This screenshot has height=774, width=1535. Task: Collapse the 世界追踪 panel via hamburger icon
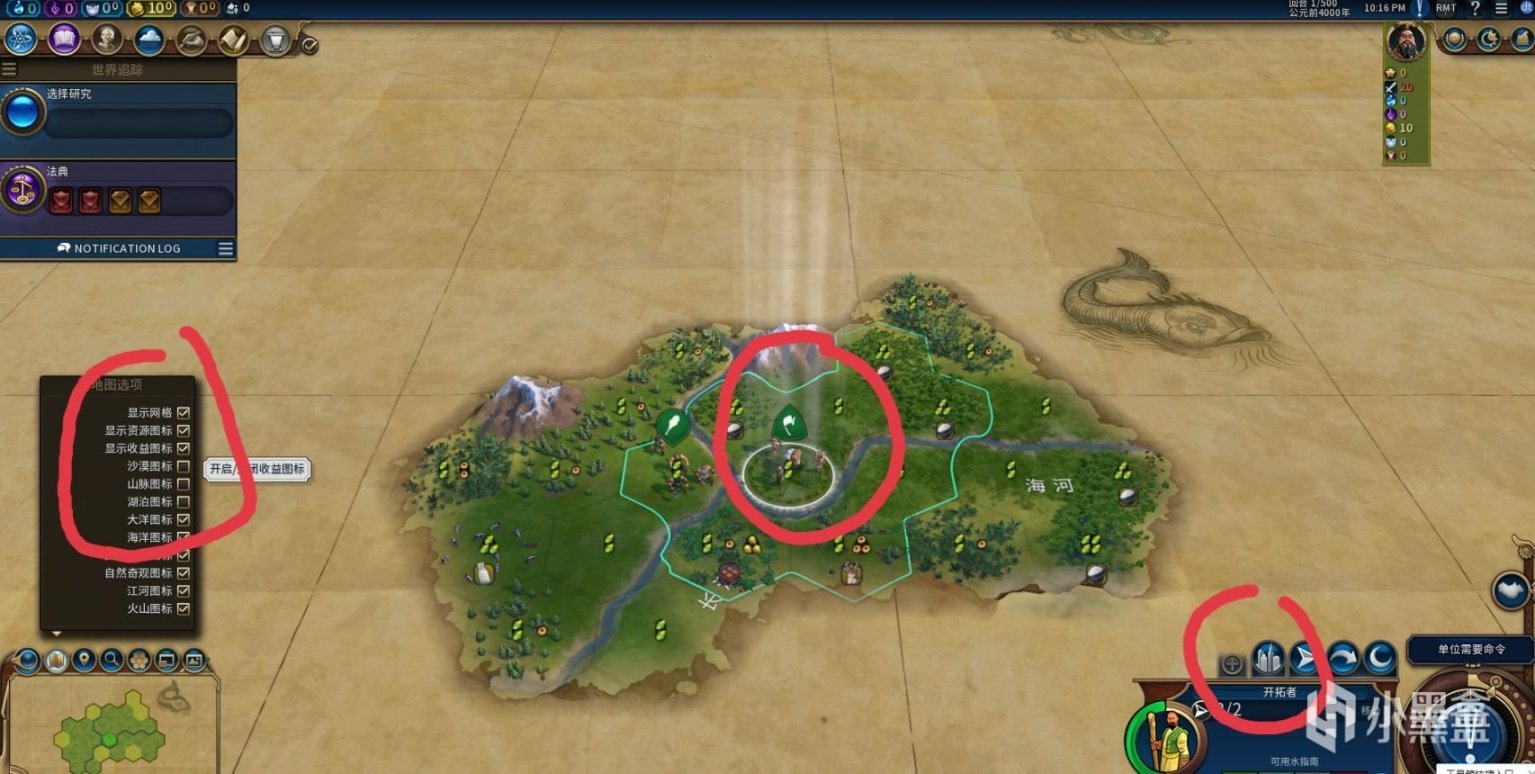(8, 67)
